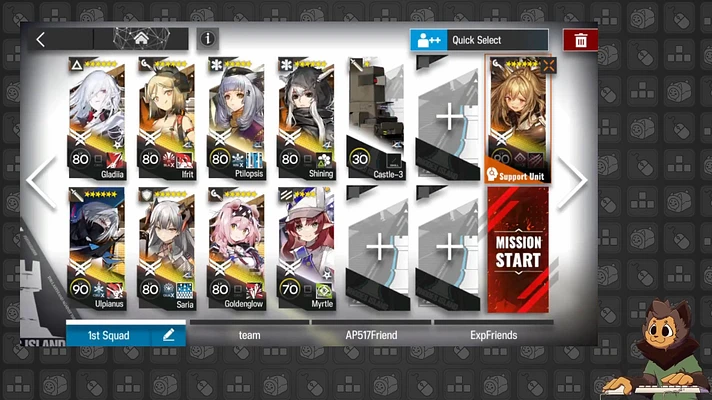This screenshot has height=400, width=712.
Task: Switch to the ExpFriends squad tab
Action: click(x=493, y=335)
